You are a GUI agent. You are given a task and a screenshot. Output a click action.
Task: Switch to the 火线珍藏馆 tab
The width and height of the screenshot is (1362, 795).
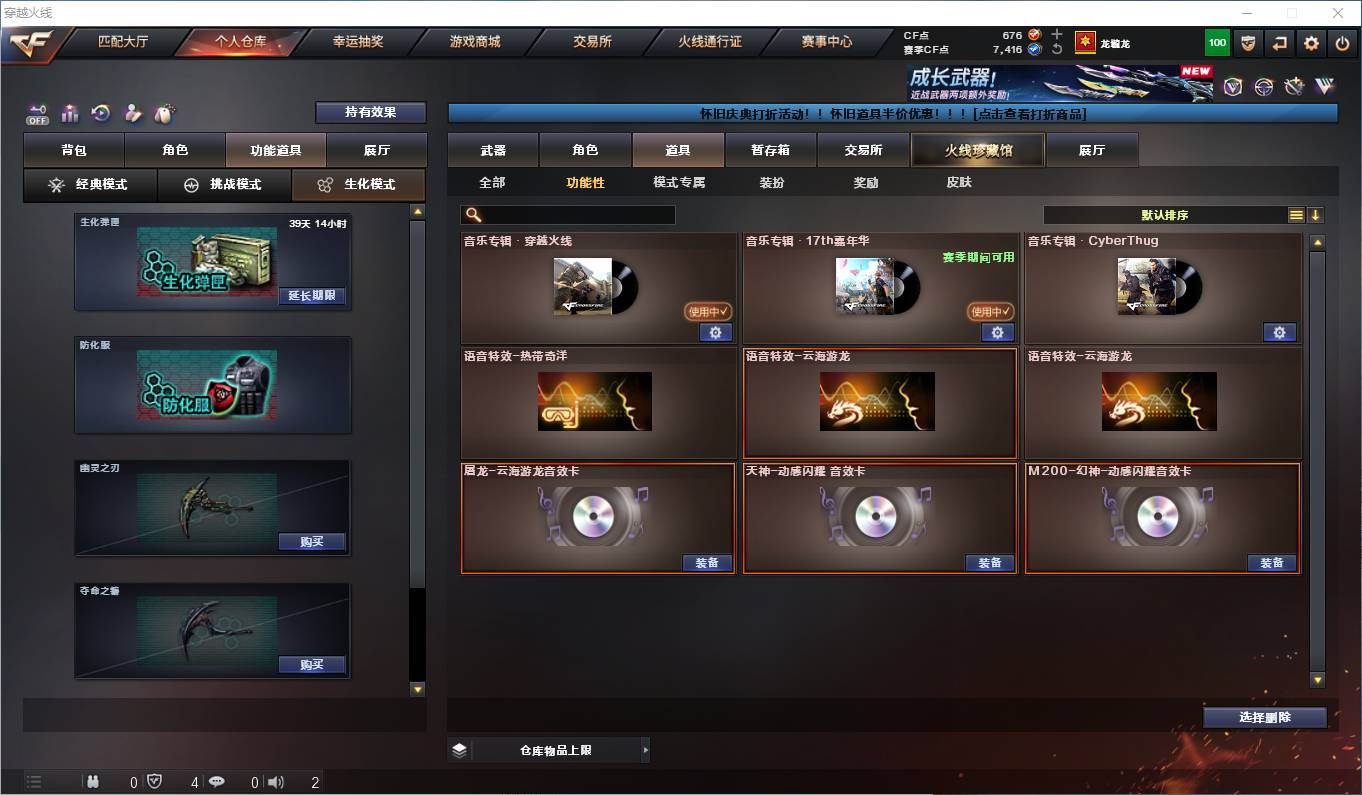[977, 148]
